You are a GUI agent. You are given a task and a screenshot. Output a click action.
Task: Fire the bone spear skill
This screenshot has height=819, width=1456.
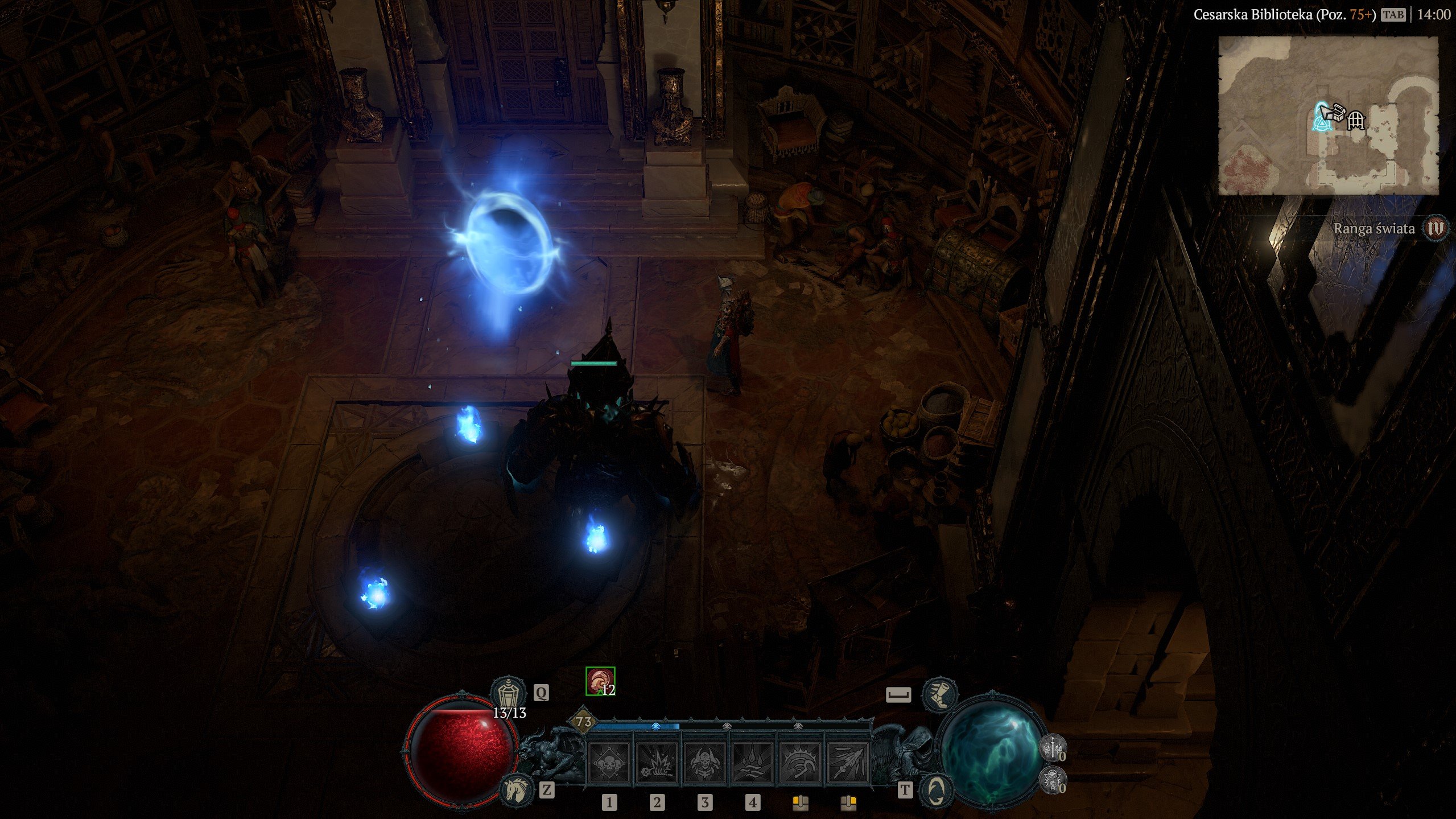[x=848, y=761]
